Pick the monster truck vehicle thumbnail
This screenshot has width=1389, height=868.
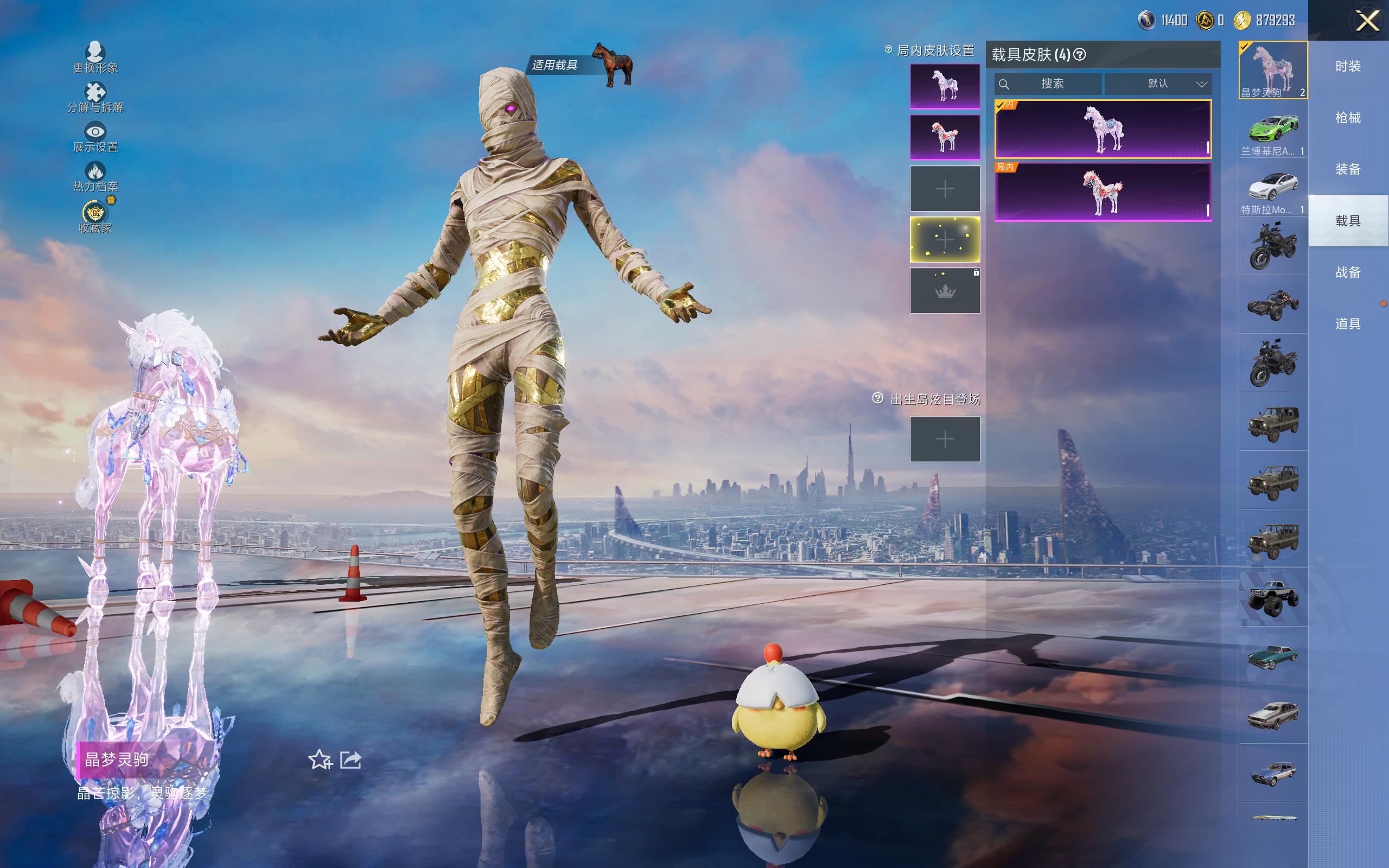[1272, 598]
